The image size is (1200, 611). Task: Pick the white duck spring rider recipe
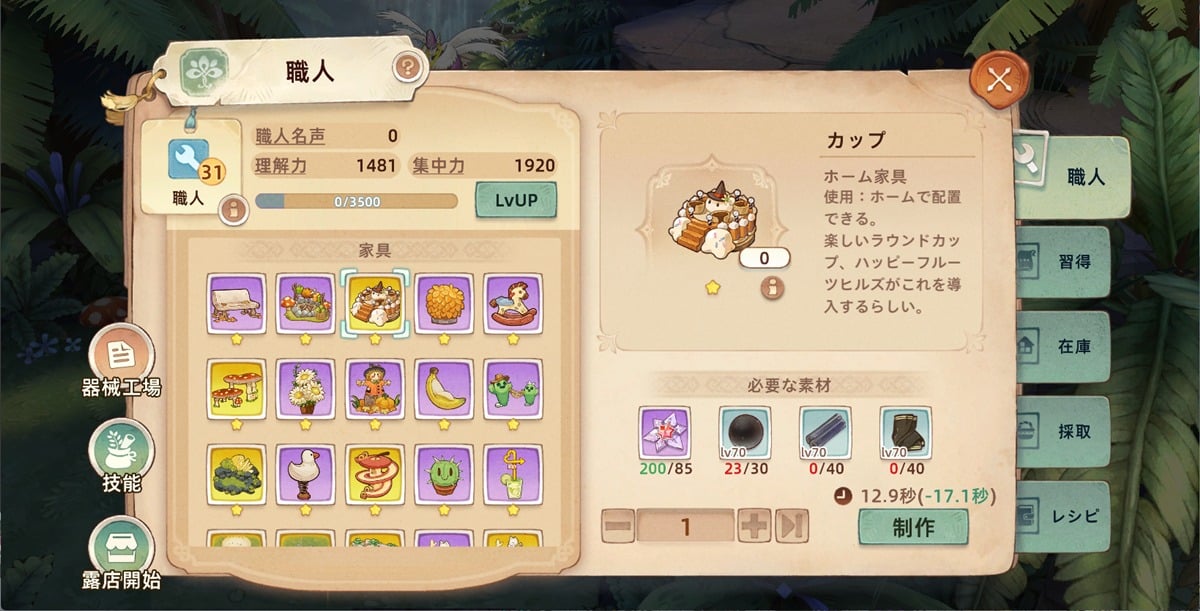[x=306, y=474]
